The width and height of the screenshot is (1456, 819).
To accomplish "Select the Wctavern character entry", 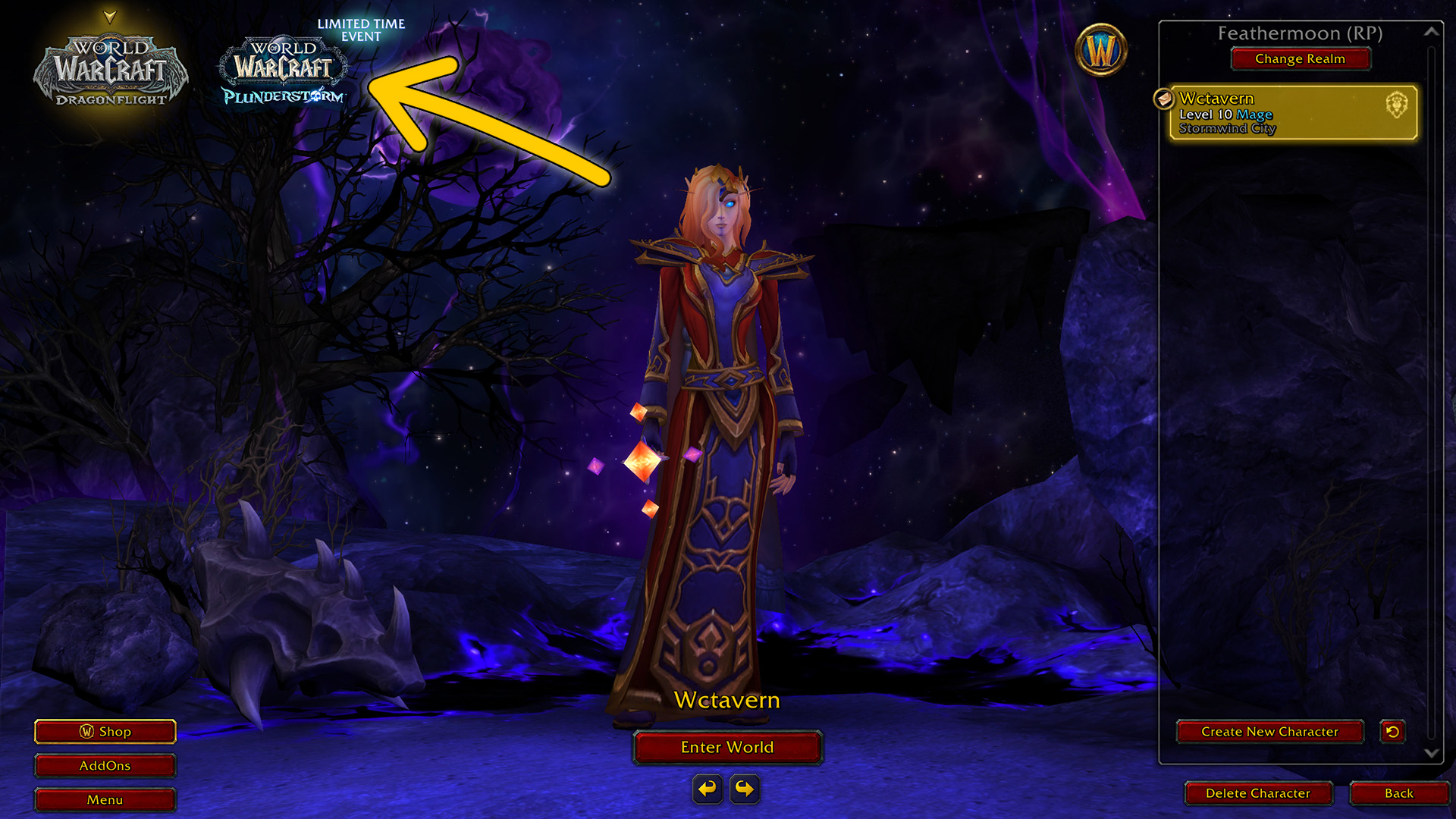I will [x=1292, y=112].
